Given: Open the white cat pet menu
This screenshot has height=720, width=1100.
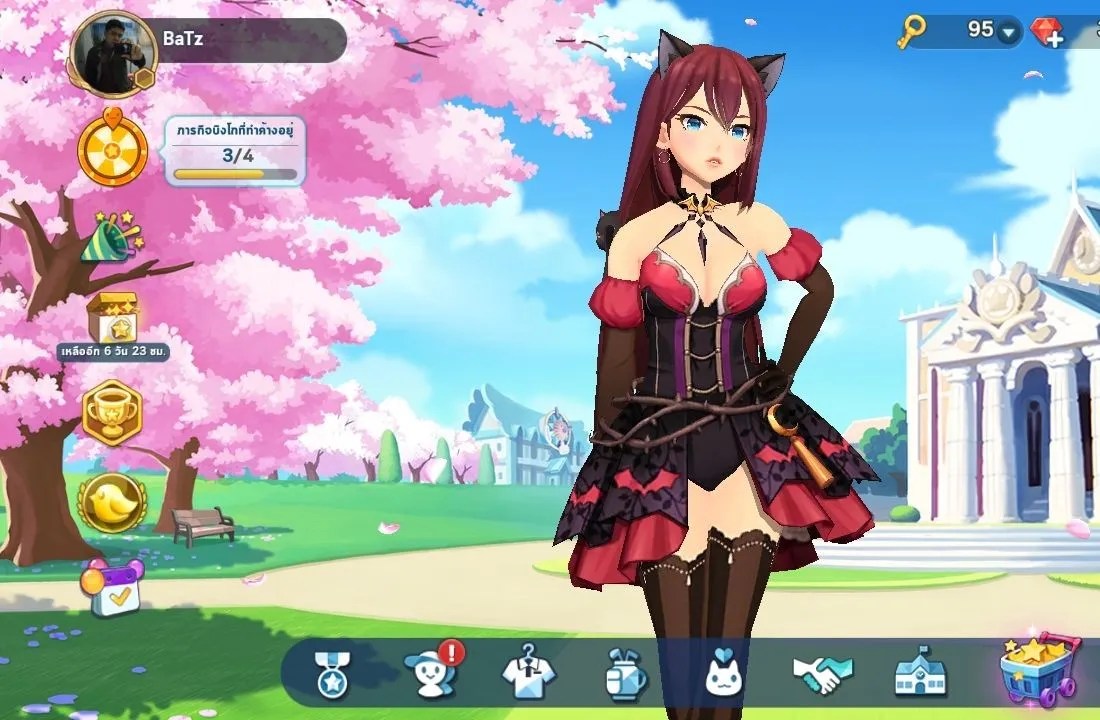Looking at the screenshot, I should pos(724,674).
